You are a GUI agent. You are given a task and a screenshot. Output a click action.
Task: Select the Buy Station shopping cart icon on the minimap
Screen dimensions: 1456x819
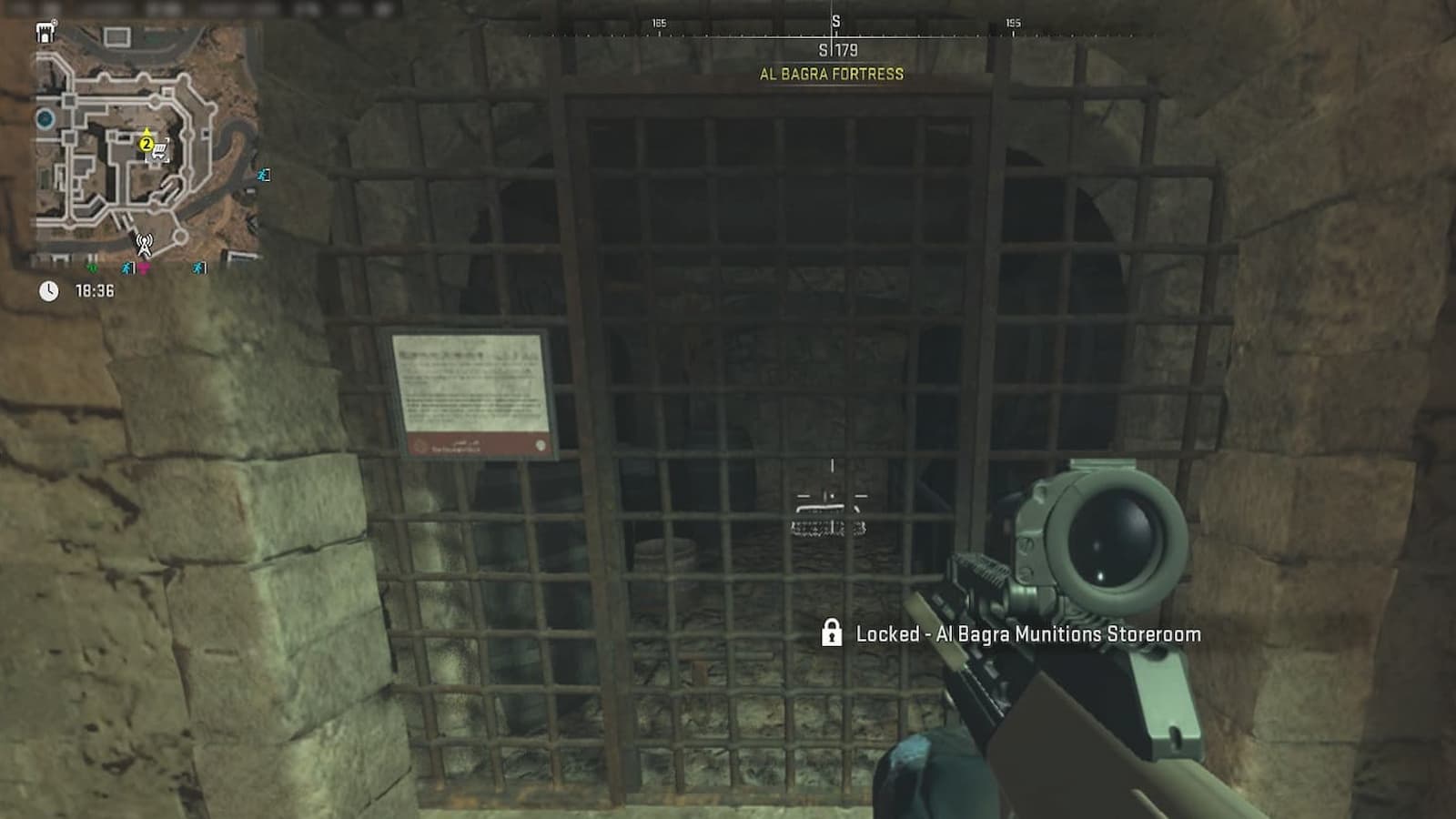tap(159, 152)
